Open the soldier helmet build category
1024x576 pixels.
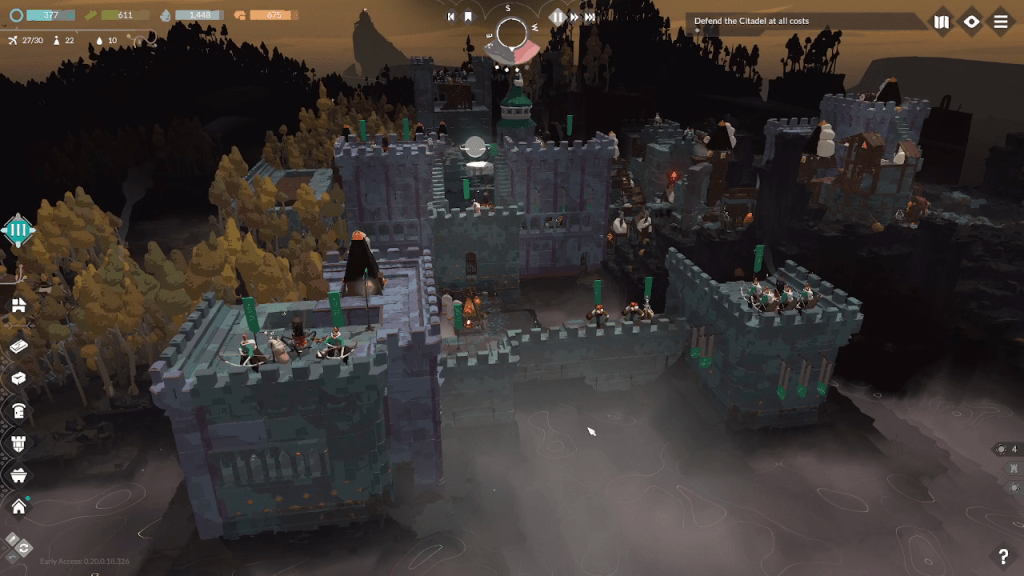[18, 411]
